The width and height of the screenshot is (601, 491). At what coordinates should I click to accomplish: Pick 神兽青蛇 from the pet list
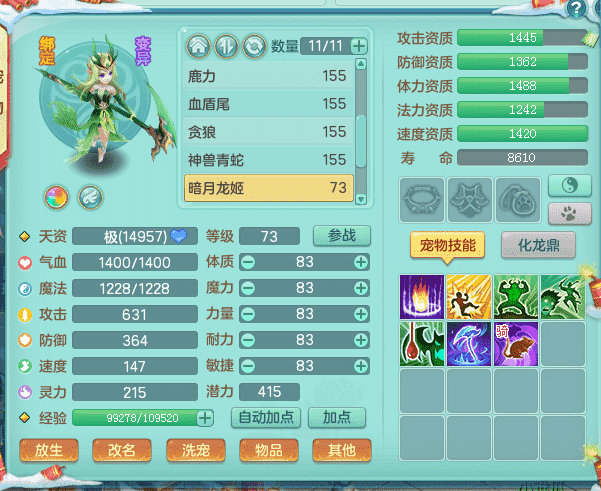(268, 160)
